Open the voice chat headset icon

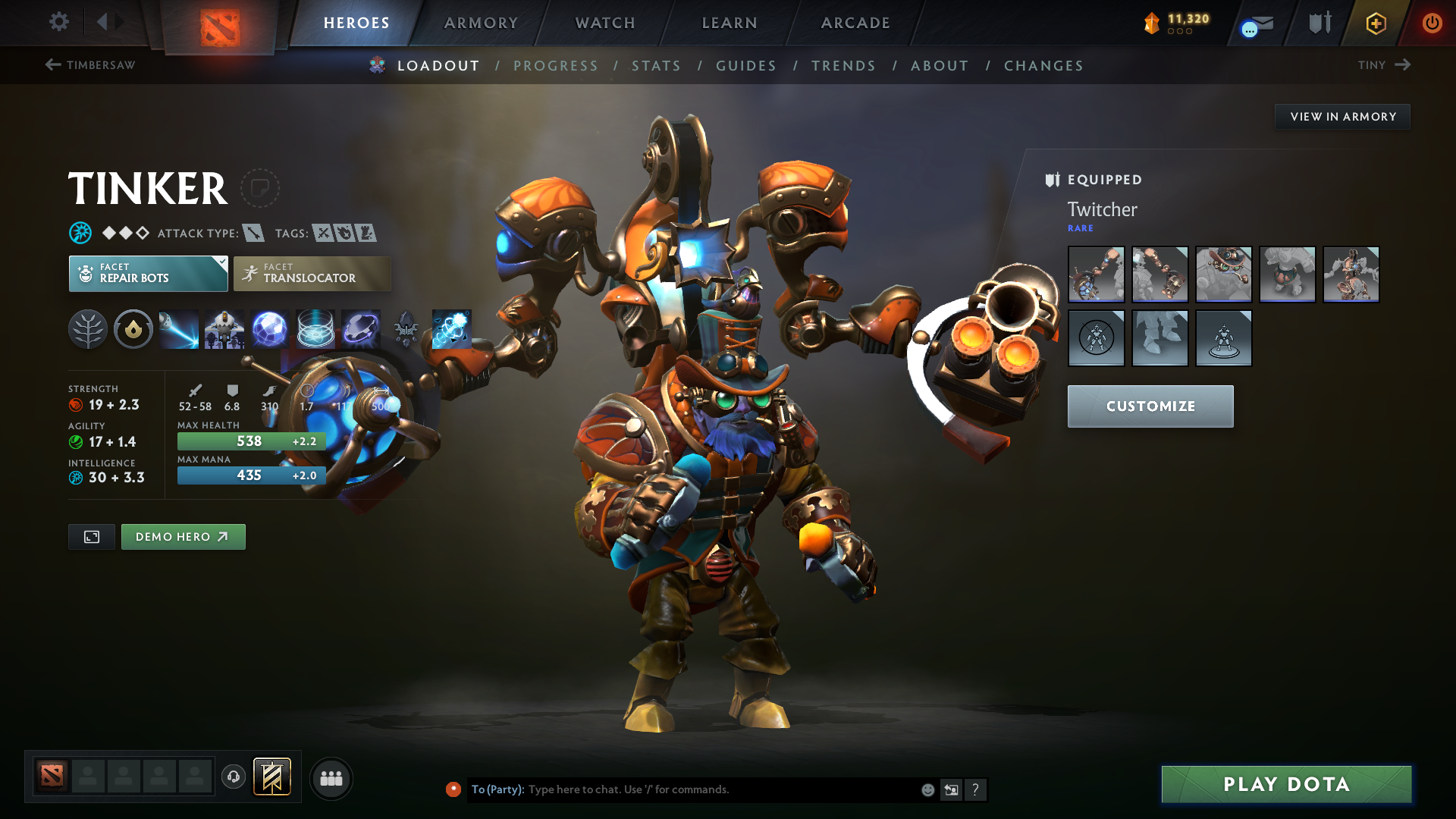[x=233, y=778]
